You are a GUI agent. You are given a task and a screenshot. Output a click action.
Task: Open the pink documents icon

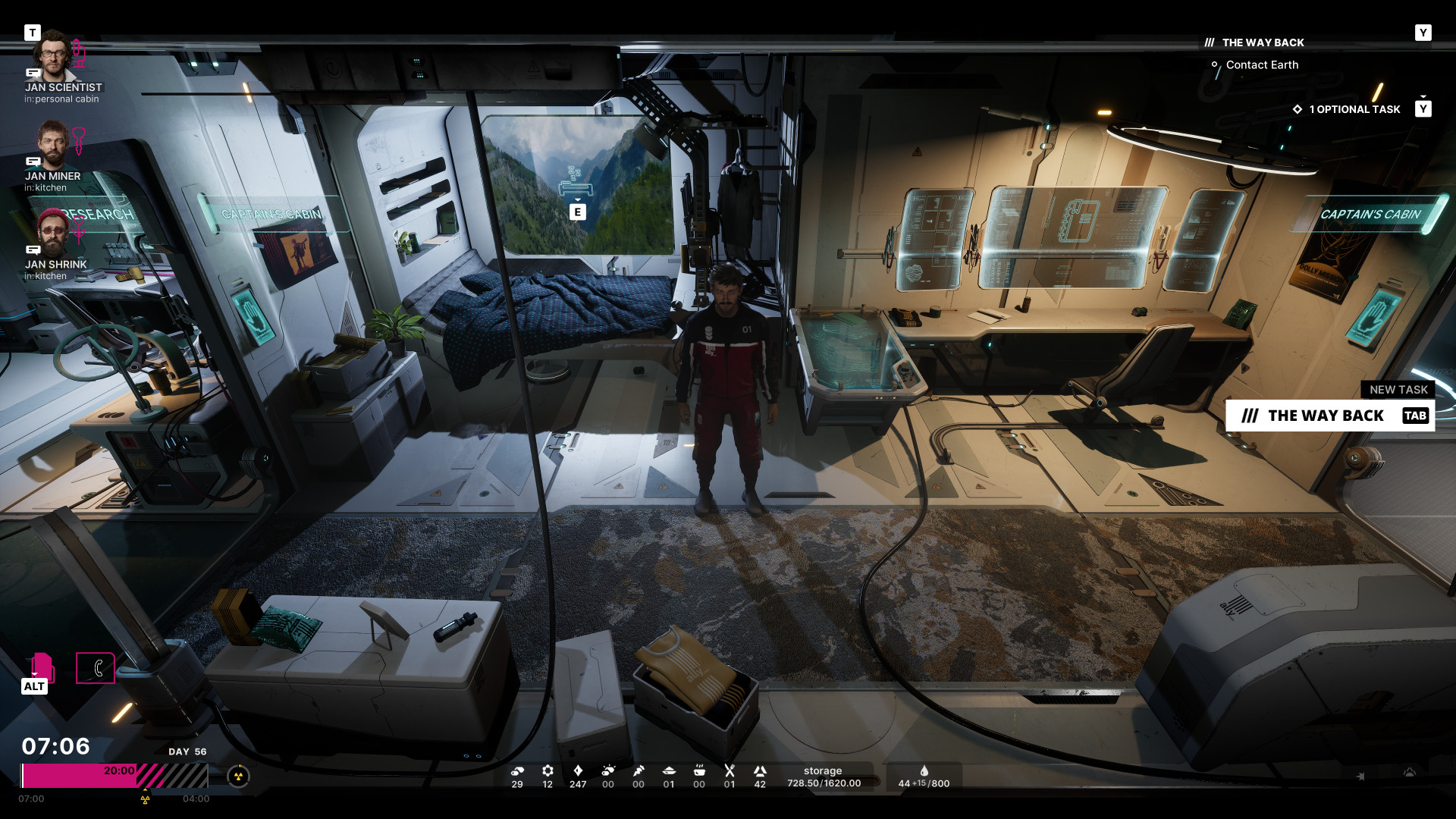tap(42, 667)
